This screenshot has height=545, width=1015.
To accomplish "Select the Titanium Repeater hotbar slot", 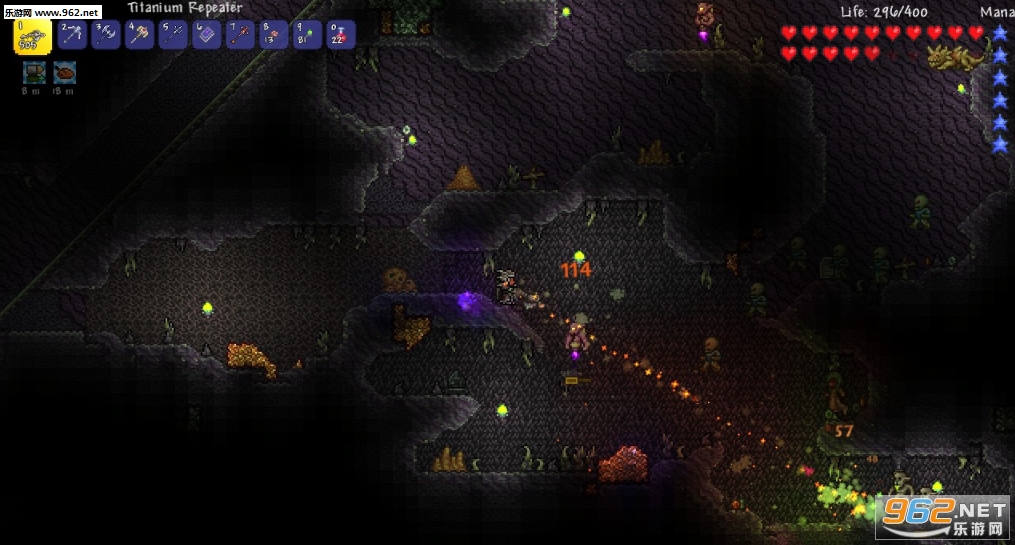I will coord(32,36).
